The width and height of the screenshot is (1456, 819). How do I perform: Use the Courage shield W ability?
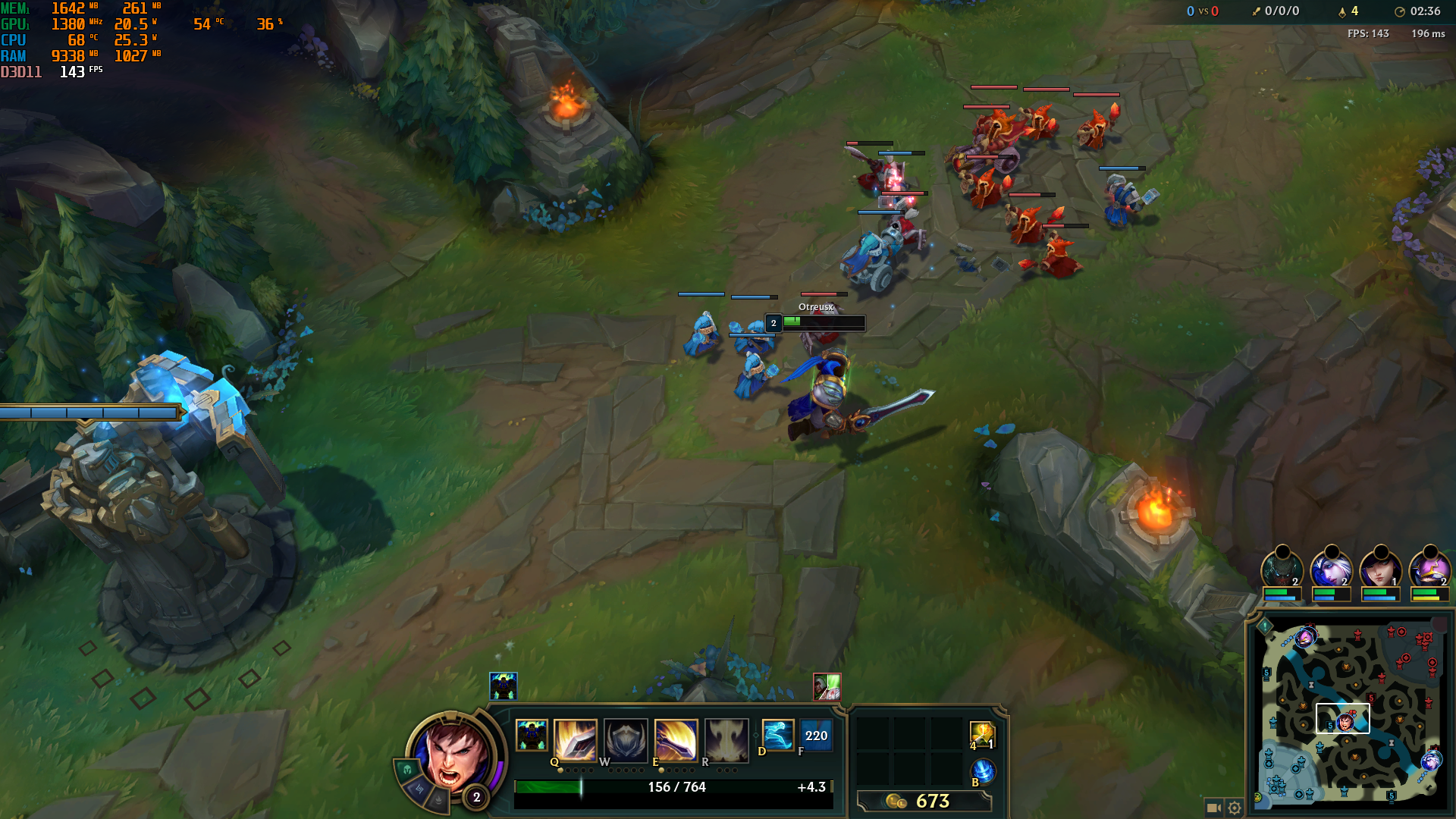point(626,739)
